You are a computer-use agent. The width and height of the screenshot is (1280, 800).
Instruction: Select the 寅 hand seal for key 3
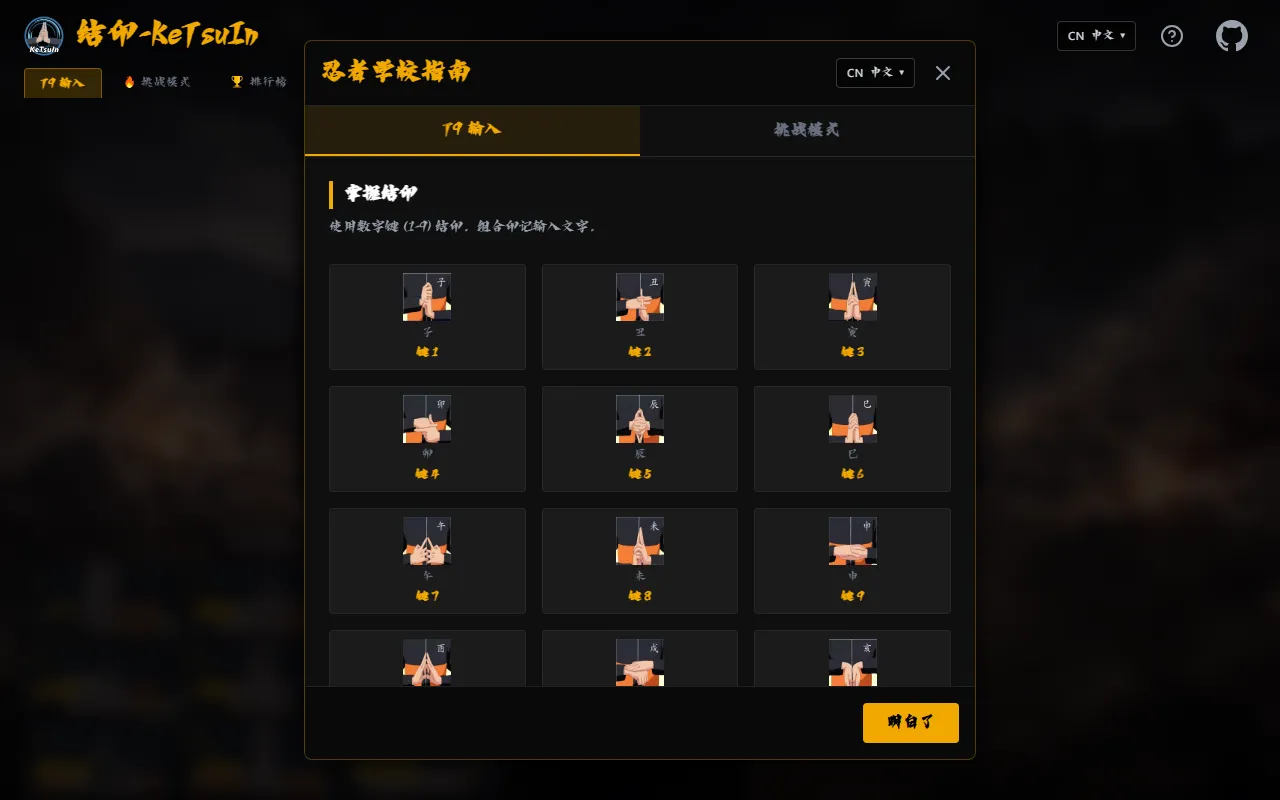(x=852, y=297)
